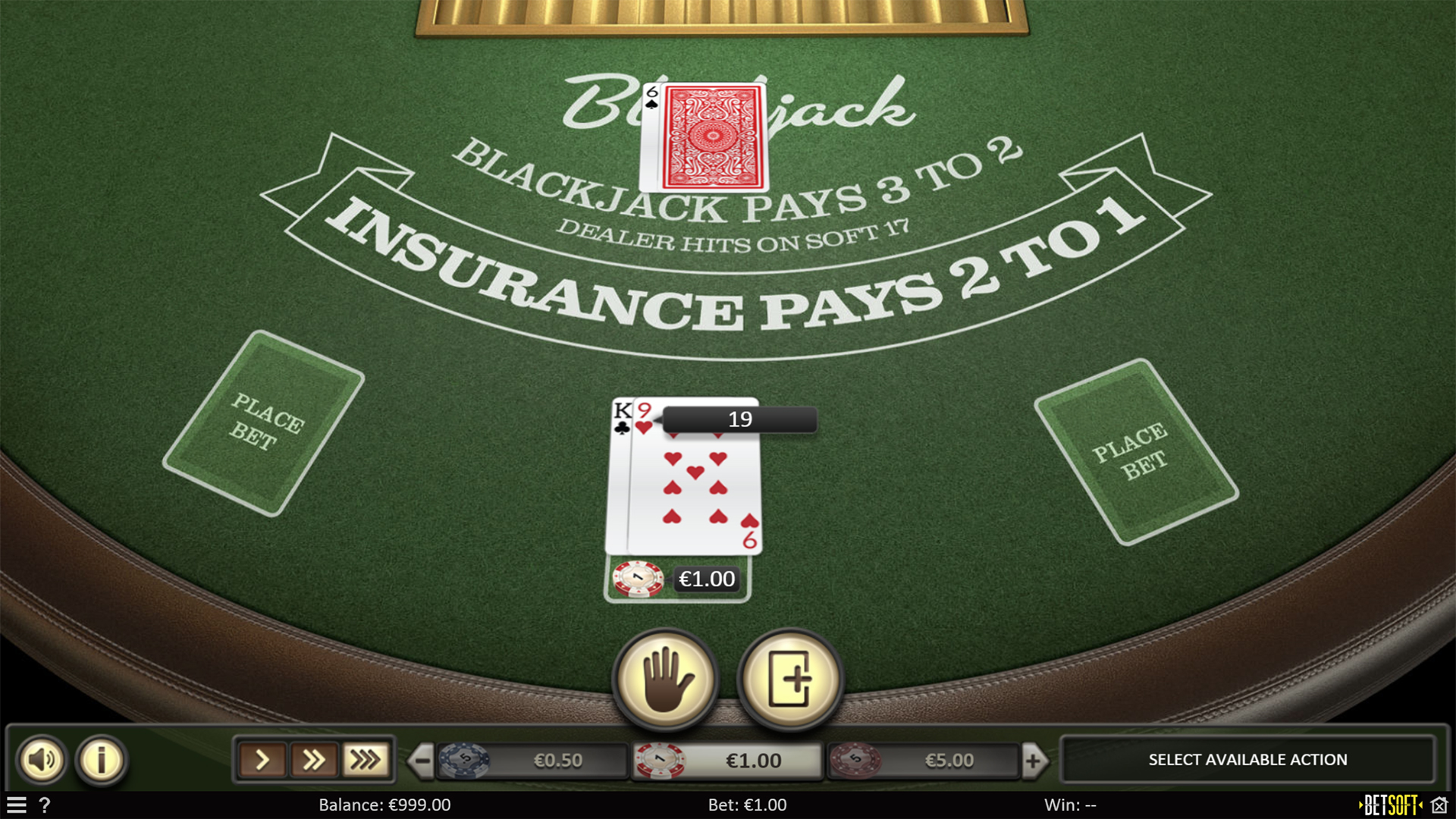Click the wagered chip on the table
The height and width of the screenshot is (819, 1456).
point(637,579)
